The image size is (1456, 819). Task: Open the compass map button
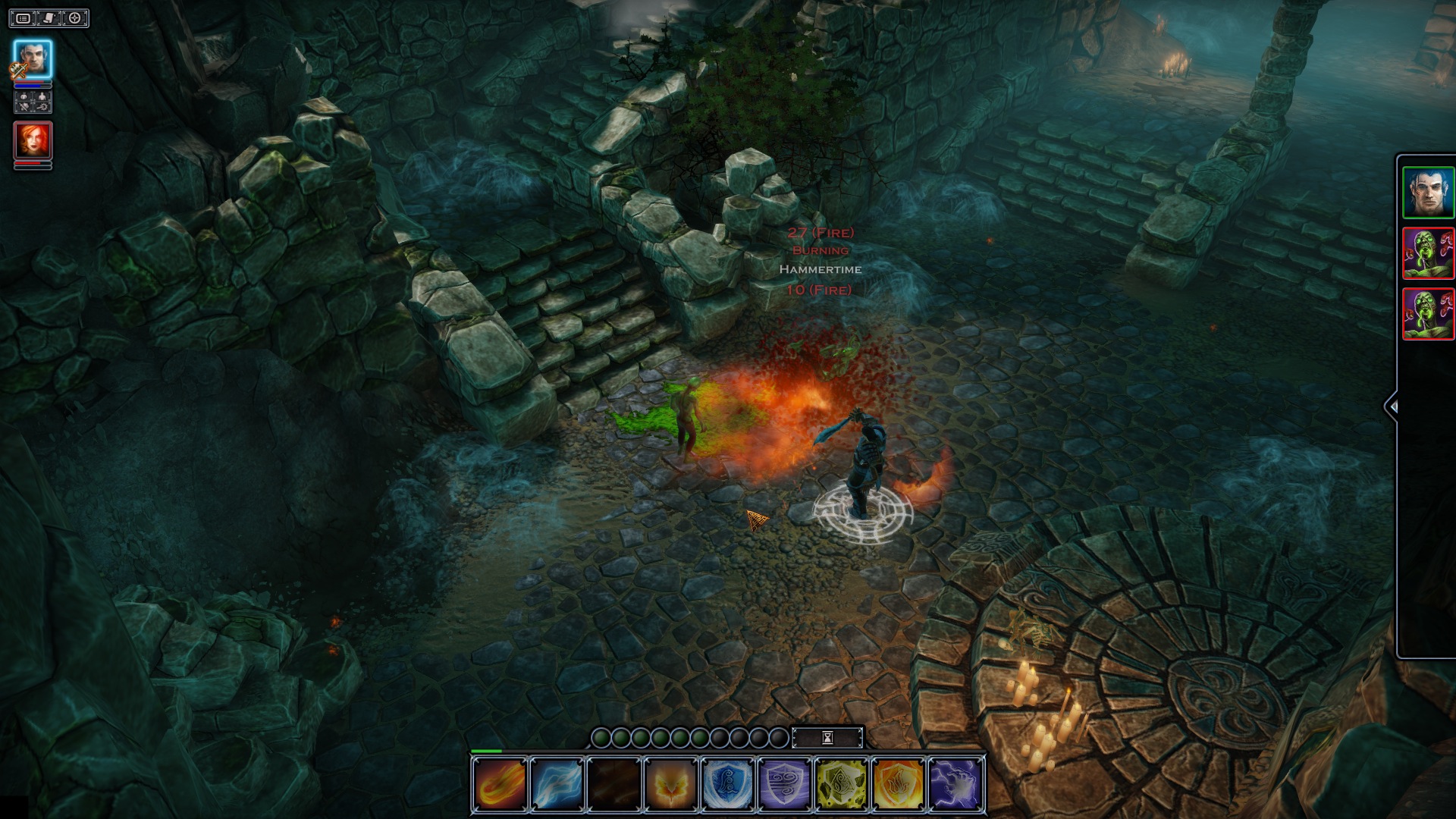(x=75, y=17)
